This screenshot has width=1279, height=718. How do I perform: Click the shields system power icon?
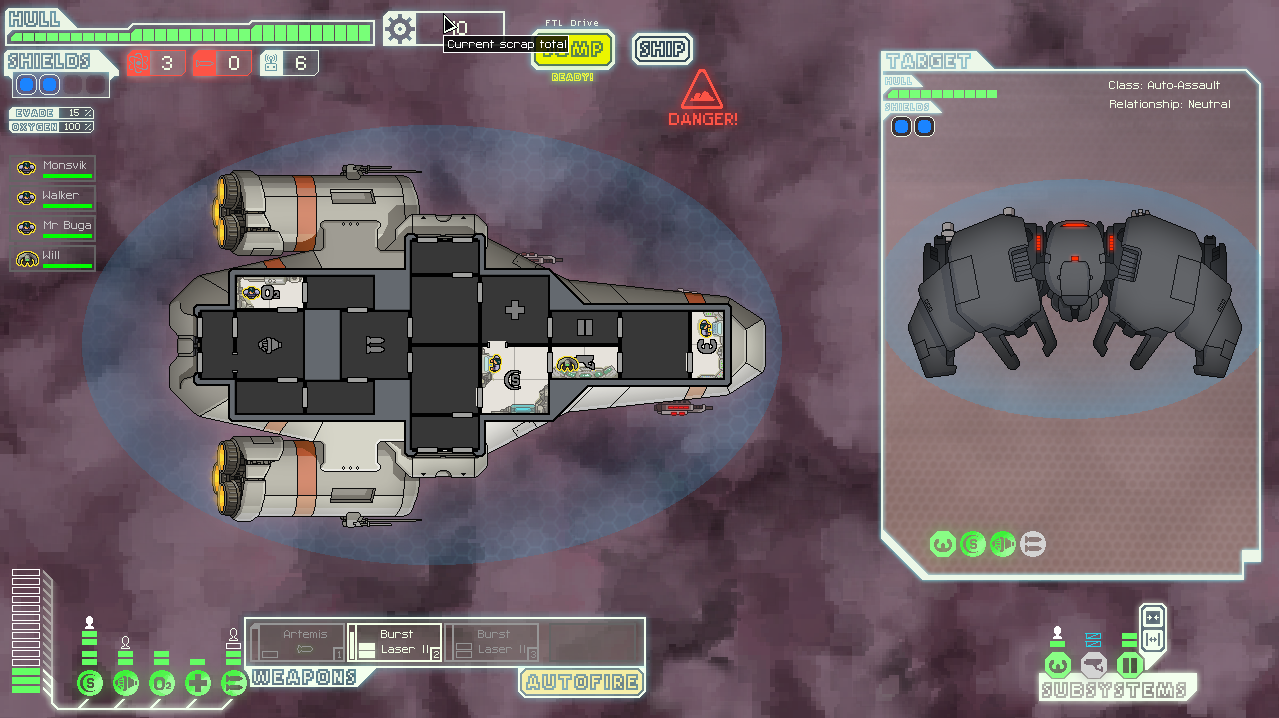(90, 684)
